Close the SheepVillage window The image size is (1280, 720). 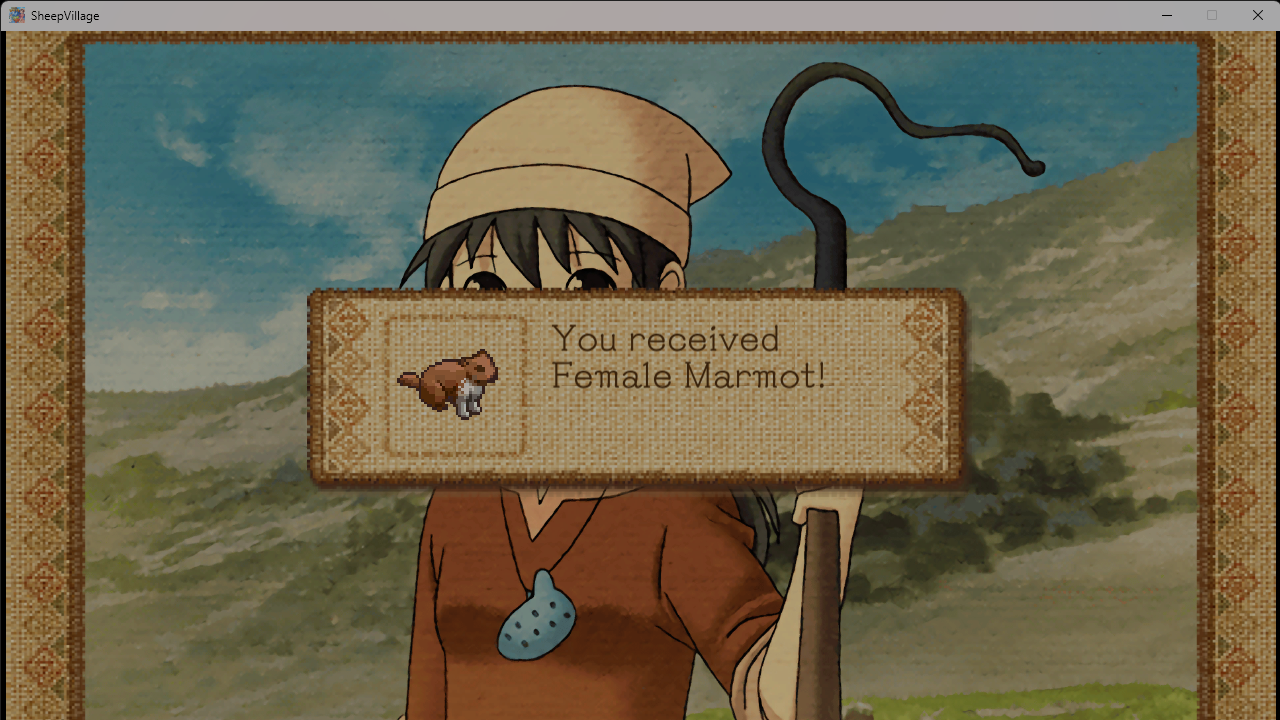1257,15
